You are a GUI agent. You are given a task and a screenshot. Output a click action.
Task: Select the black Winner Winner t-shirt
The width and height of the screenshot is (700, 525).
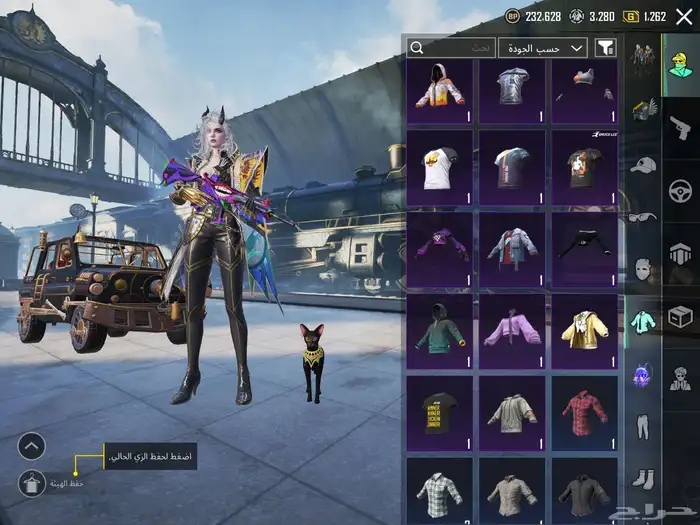click(x=440, y=412)
